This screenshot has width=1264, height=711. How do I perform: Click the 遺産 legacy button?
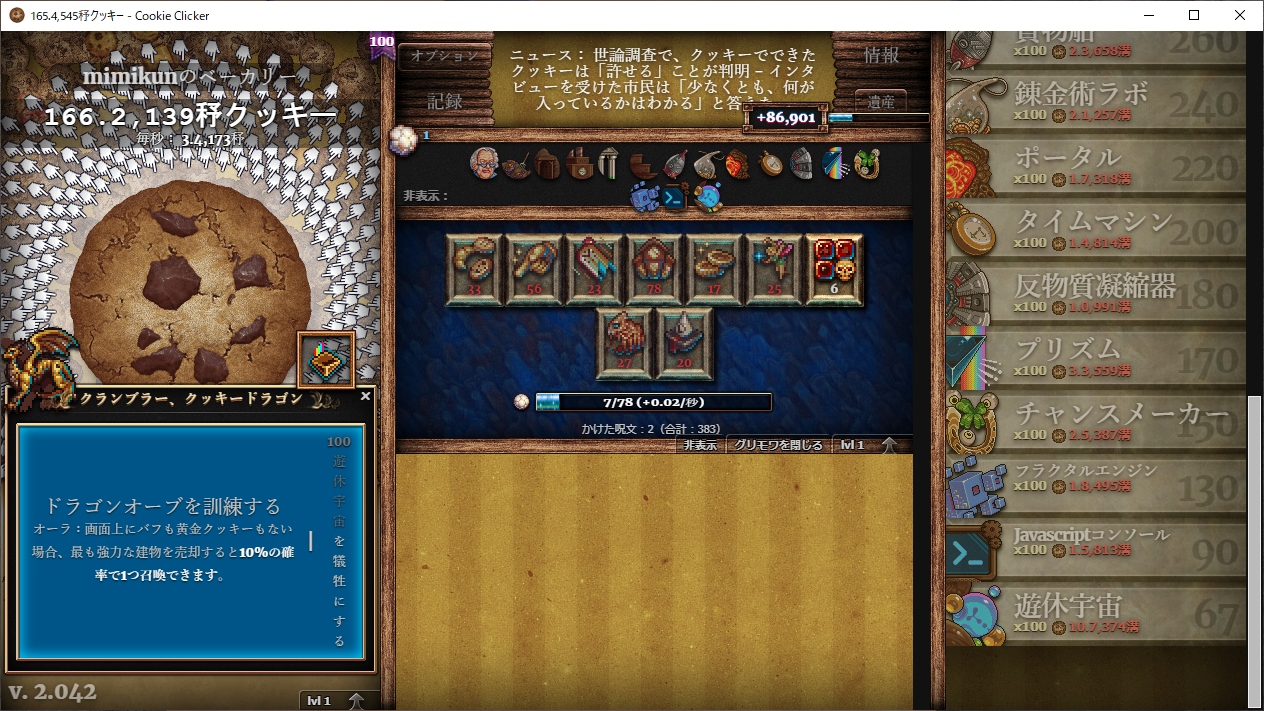(881, 101)
